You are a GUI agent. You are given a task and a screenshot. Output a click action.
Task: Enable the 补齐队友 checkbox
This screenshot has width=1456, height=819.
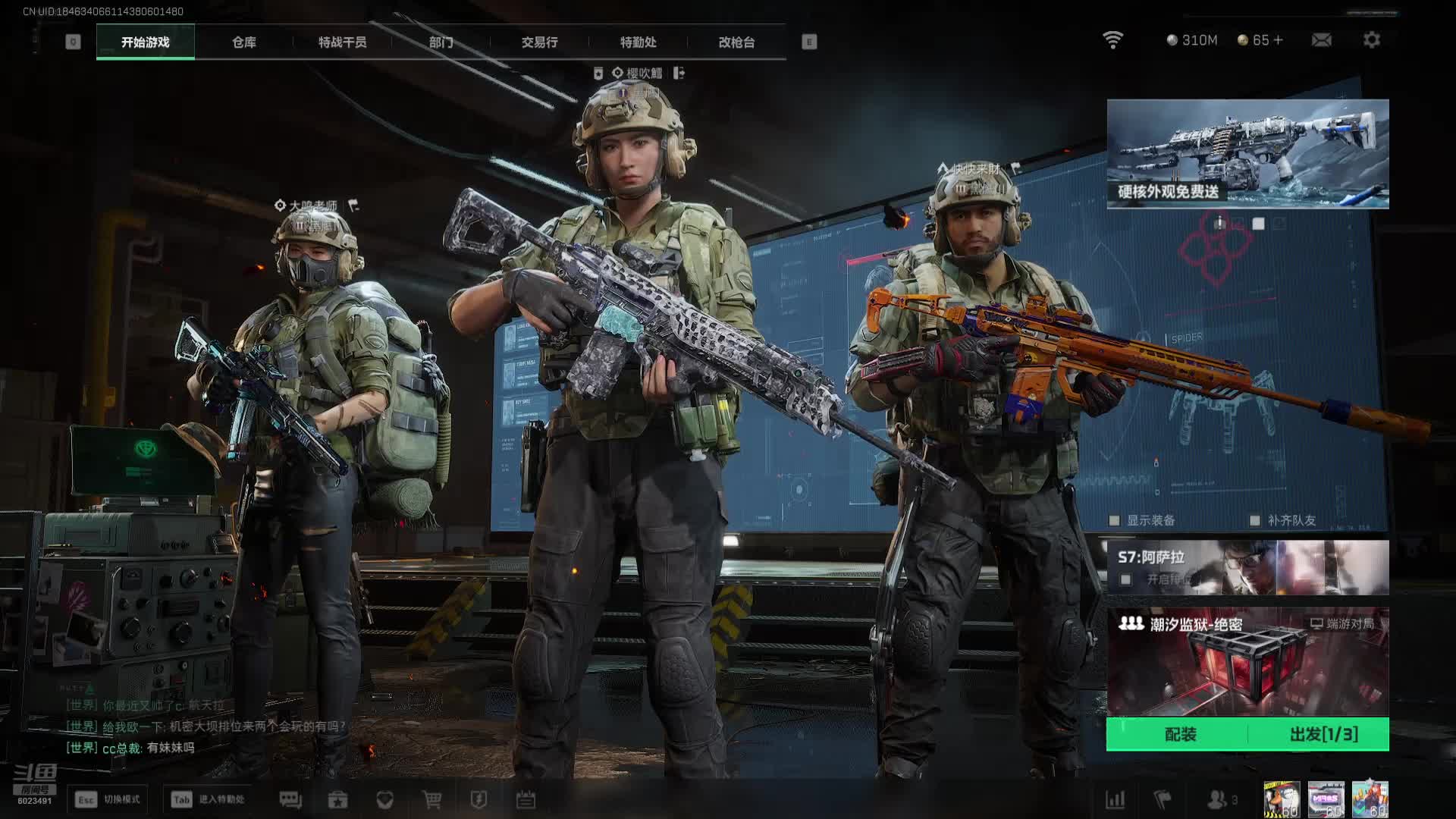tap(1255, 521)
